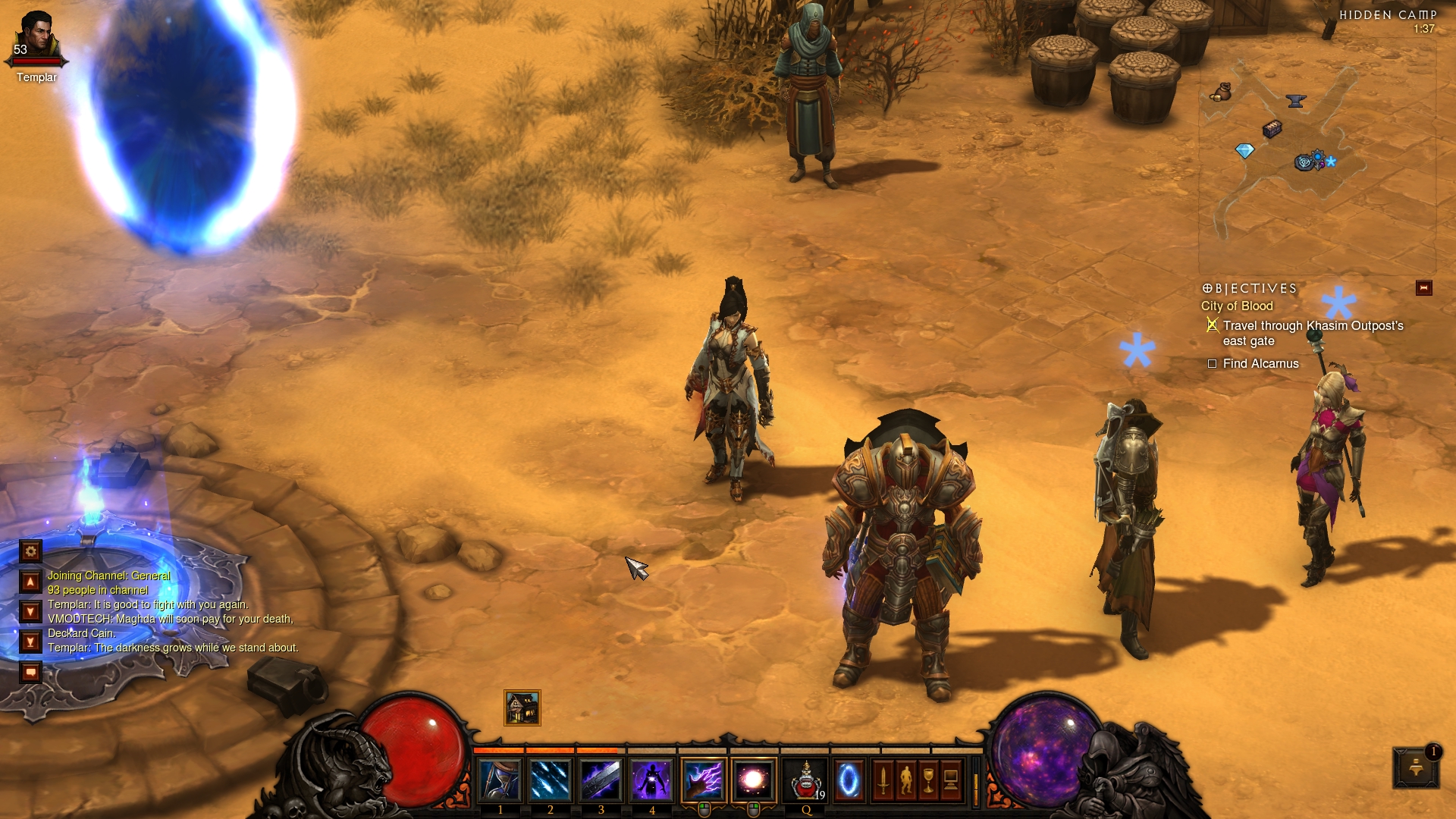Viewport: 1456px width, 819px height.
Task: Activate the purple blade skill in slot 3
Action: pyautogui.click(x=601, y=780)
